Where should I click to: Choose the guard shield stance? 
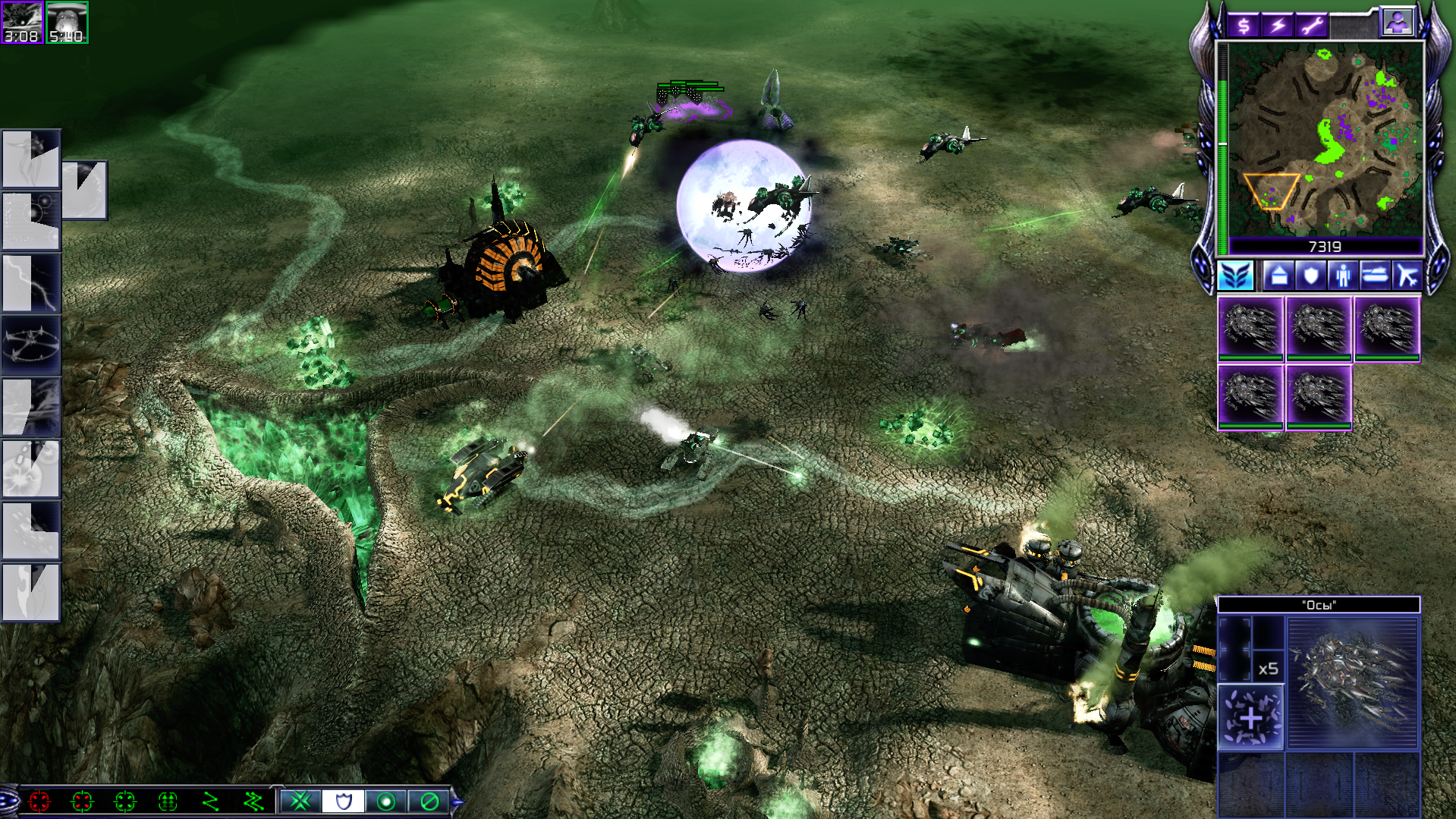[x=344, y=801]
